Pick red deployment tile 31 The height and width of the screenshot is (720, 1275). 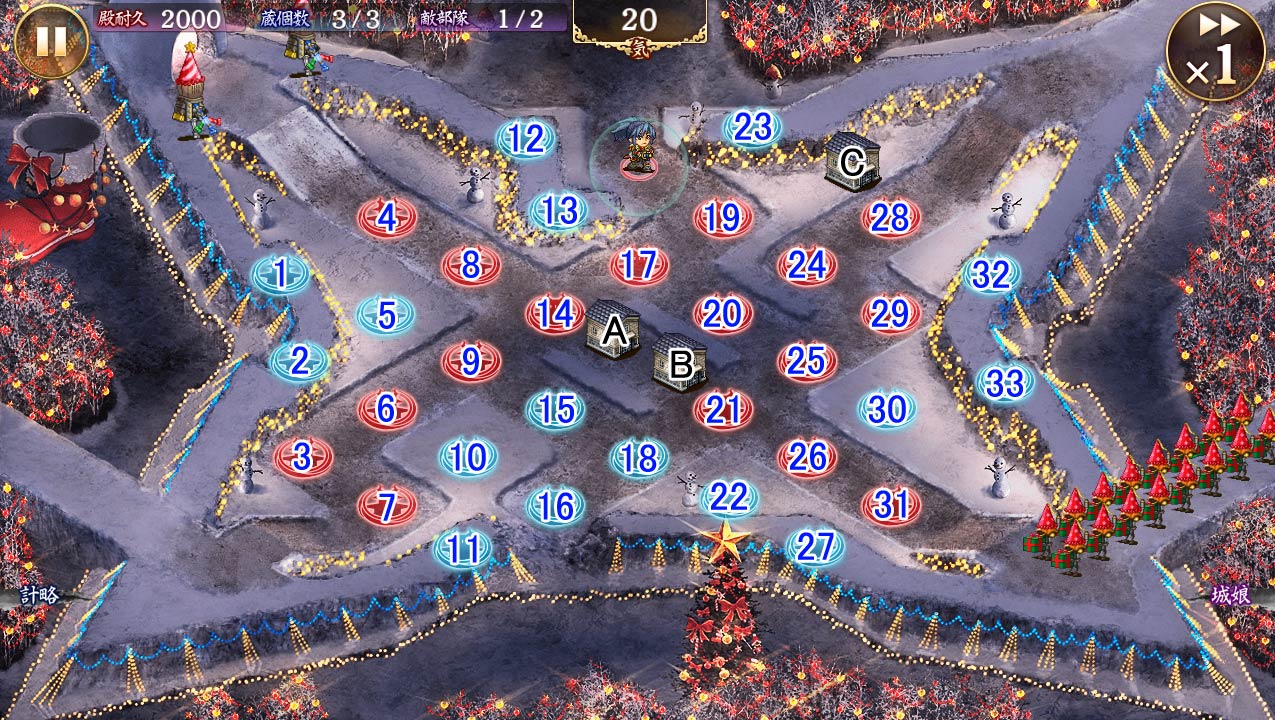[x=891, y=505]
